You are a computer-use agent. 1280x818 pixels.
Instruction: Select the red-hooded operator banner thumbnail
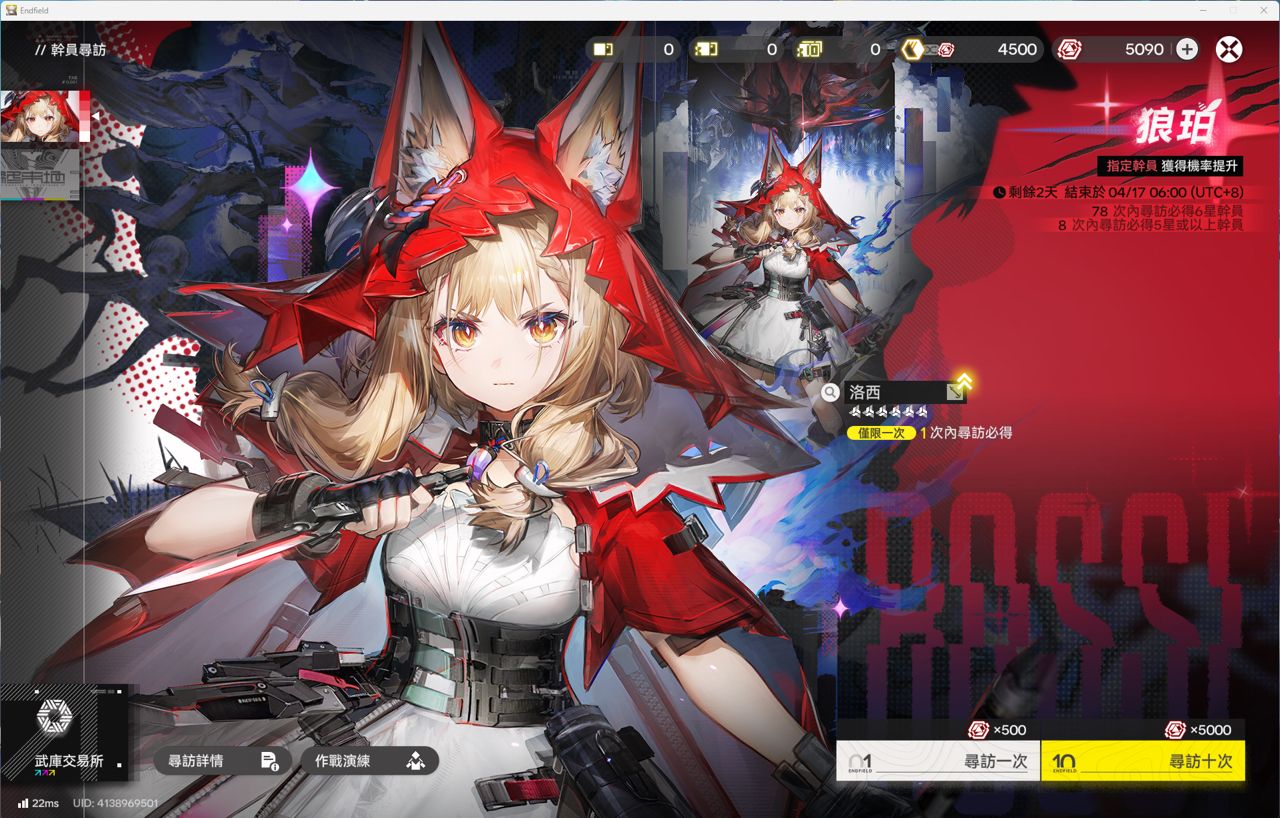point(44,116)
